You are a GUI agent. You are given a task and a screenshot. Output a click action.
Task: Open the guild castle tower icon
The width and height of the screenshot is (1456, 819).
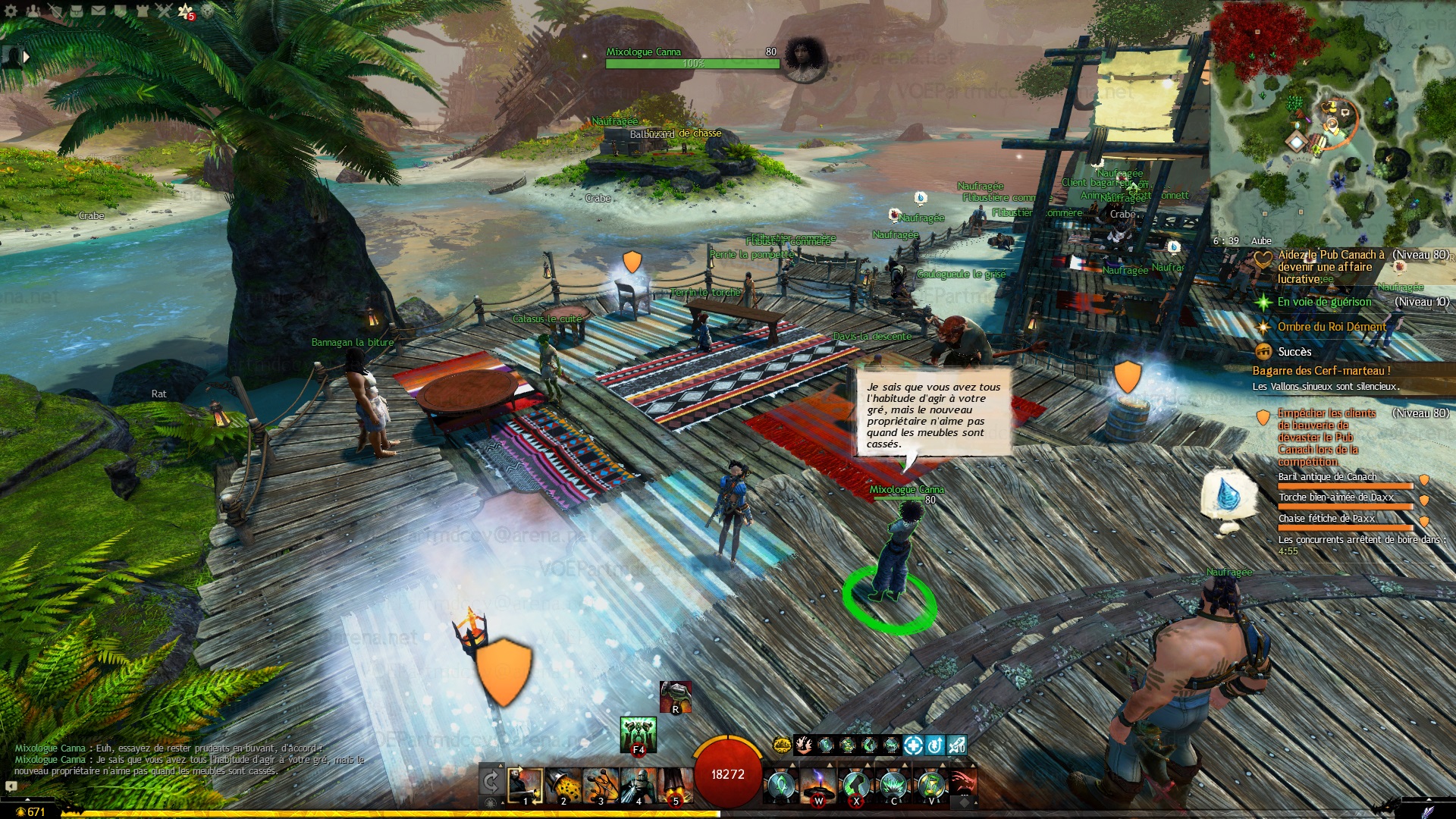point(142,11)
